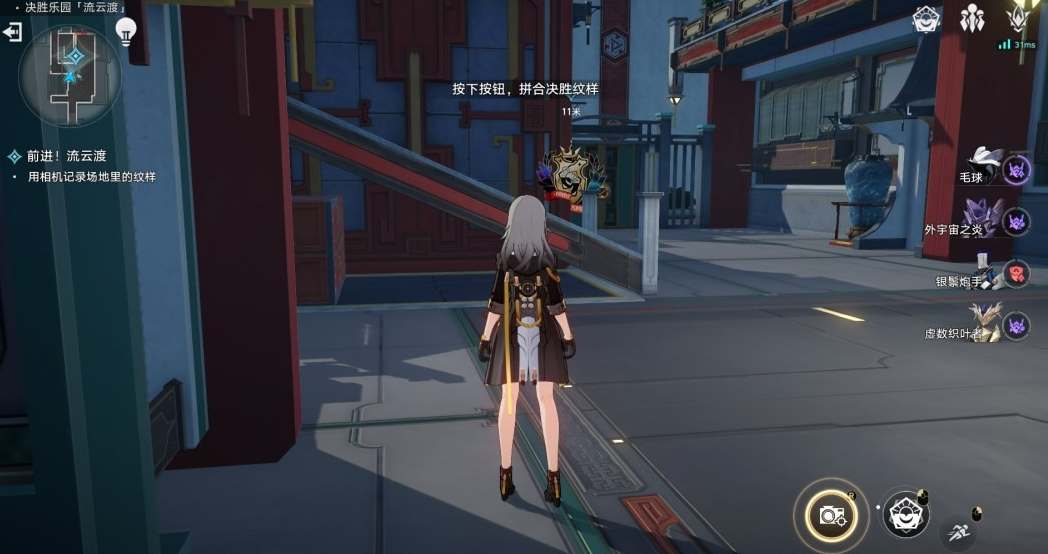Click the exit door icon to leave
1048x554 pixels.
point(12,33)
